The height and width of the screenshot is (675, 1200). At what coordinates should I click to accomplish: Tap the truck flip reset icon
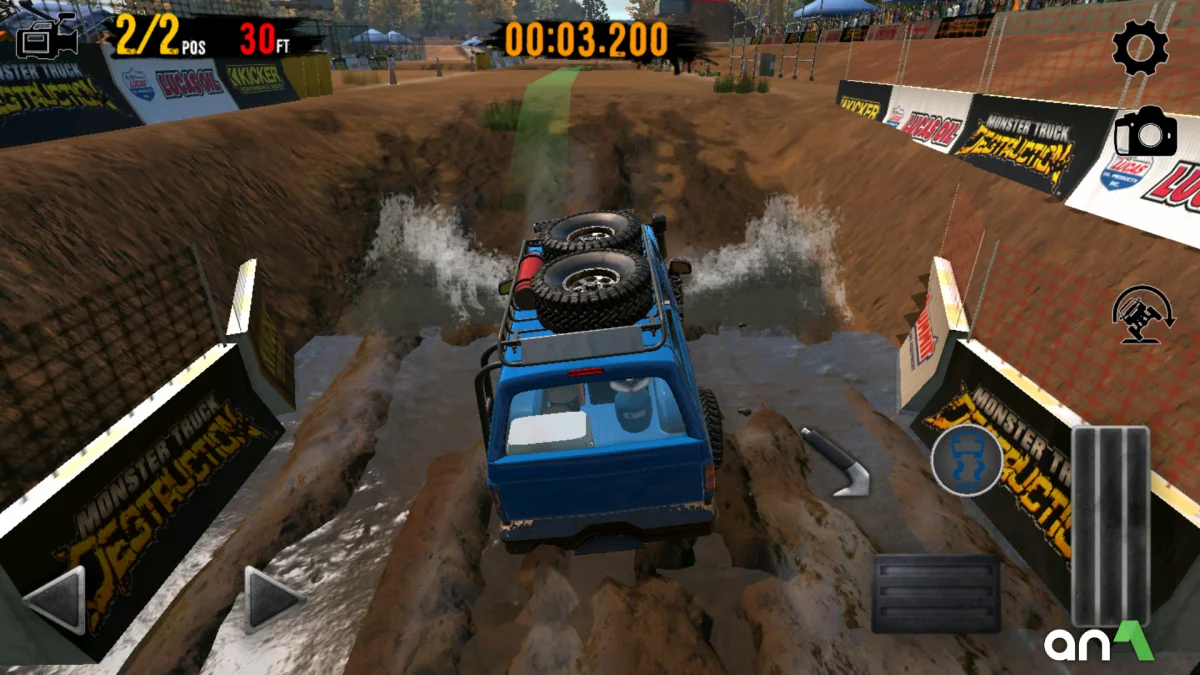coord(1143,315)
